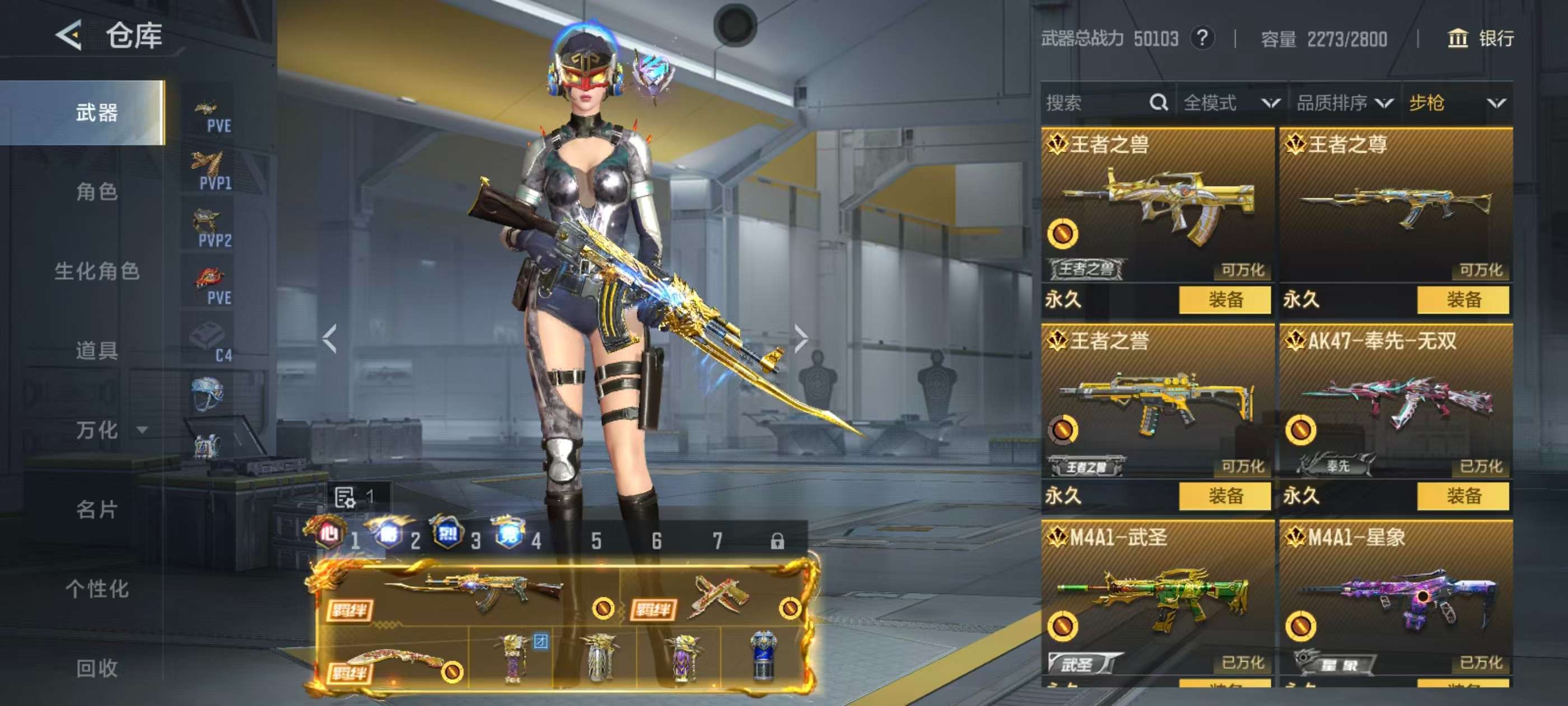Select the 道具 tab
Screen dimensions: 1568x706
(x=97, y=350)
